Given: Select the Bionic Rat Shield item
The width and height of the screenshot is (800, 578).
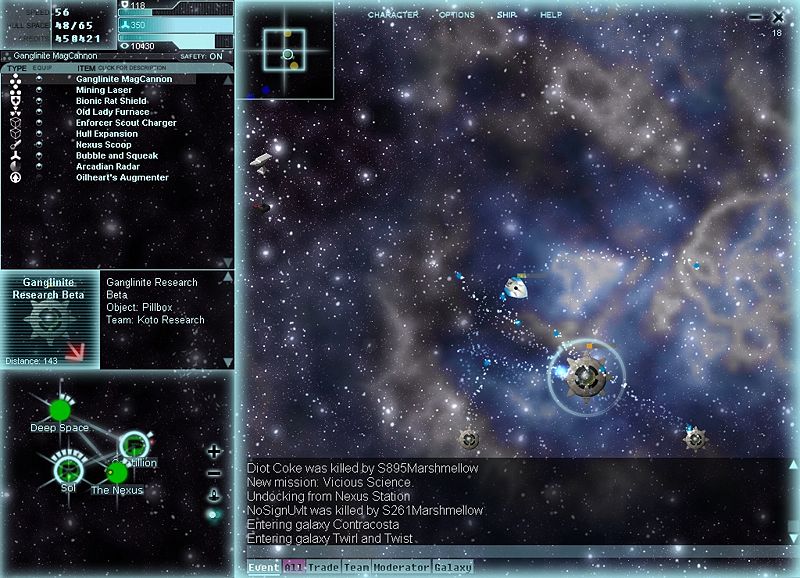Looking at the screenshot, I should pyautogui.click(x=111, y=101).
